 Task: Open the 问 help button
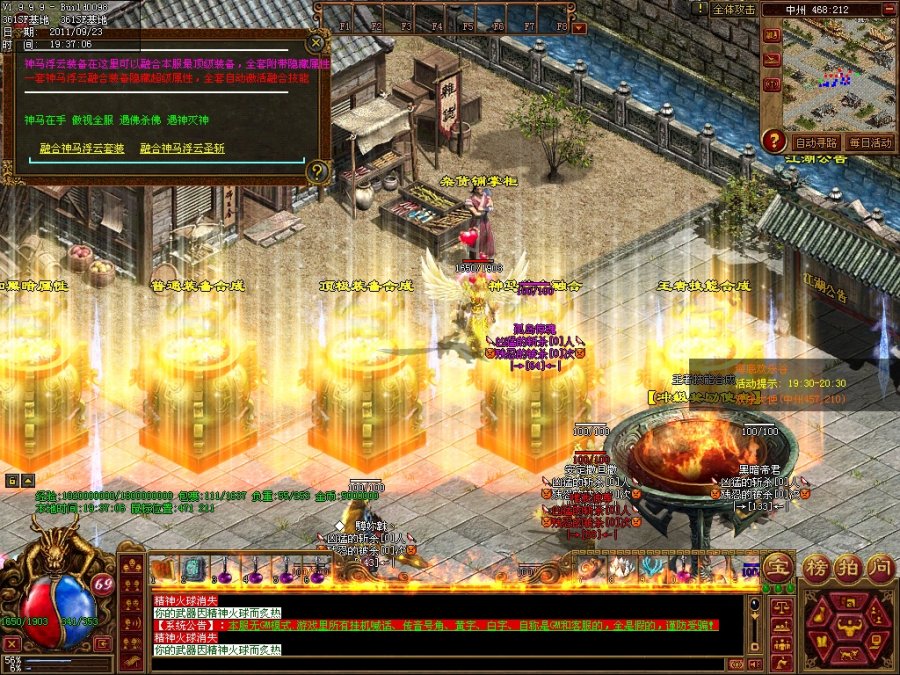tap(879, 567)
